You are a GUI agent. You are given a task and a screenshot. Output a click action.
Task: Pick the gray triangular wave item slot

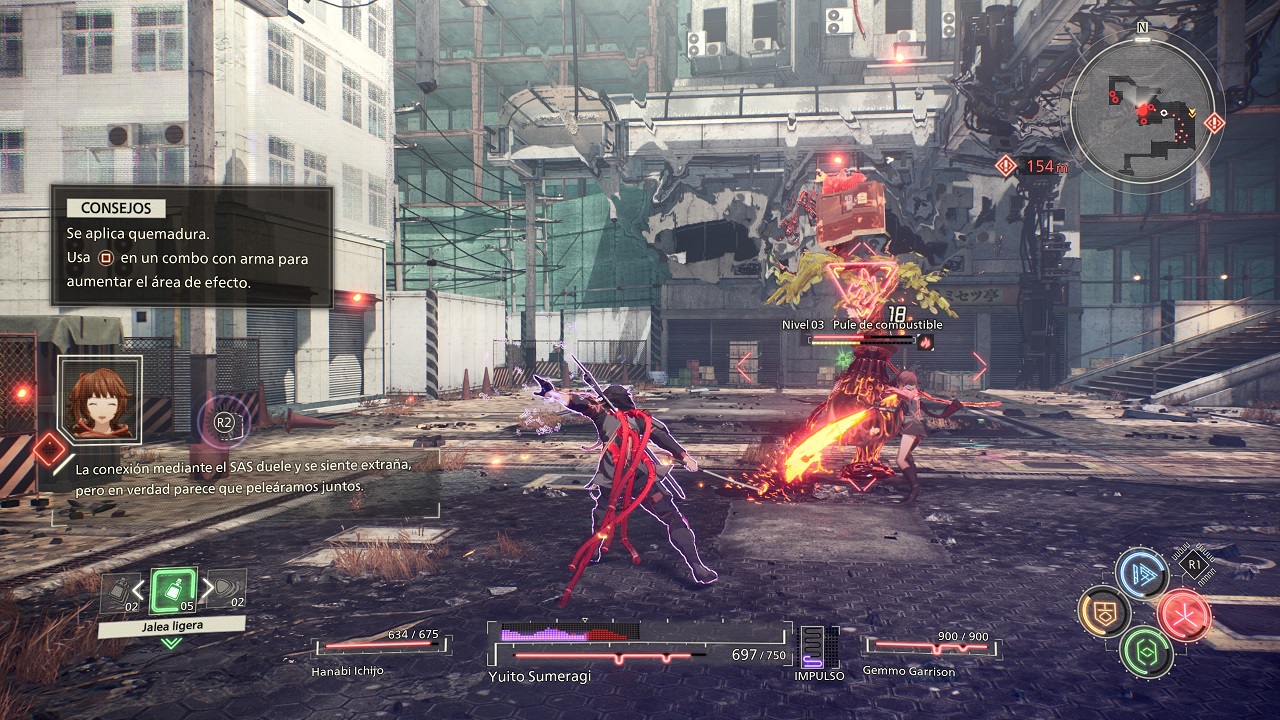[x=228, y=589]
